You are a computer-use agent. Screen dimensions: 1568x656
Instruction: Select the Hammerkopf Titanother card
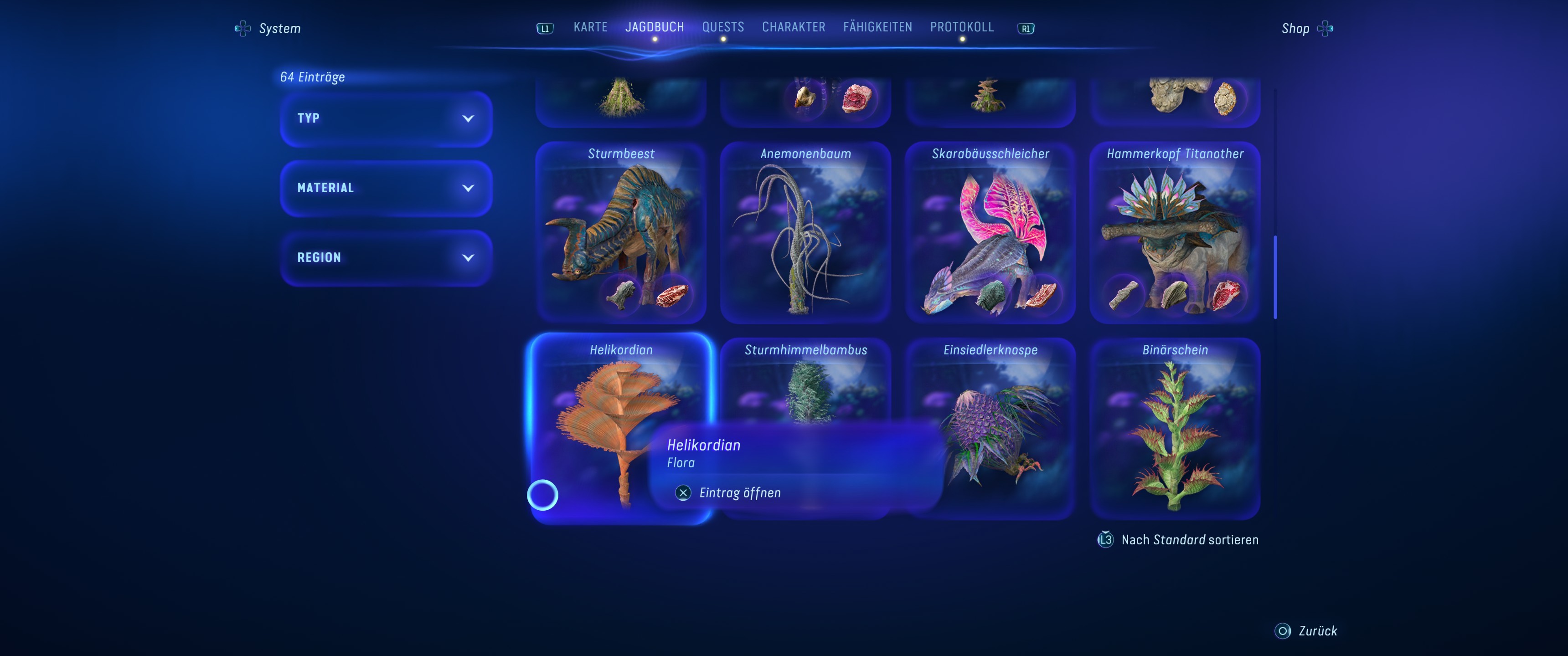(1174, 232)
